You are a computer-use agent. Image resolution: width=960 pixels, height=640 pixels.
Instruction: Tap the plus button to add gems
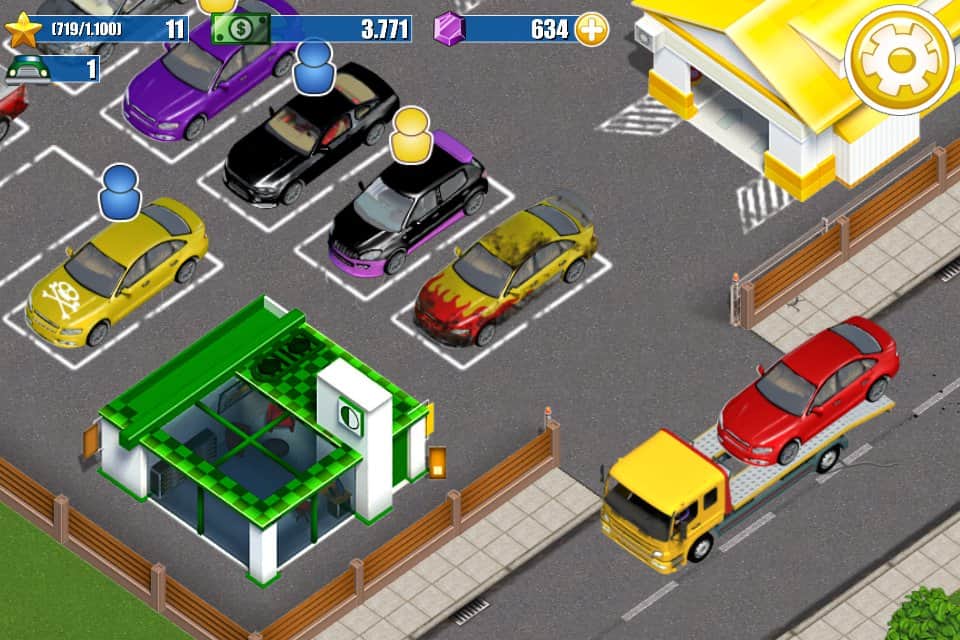coord(591,29)
